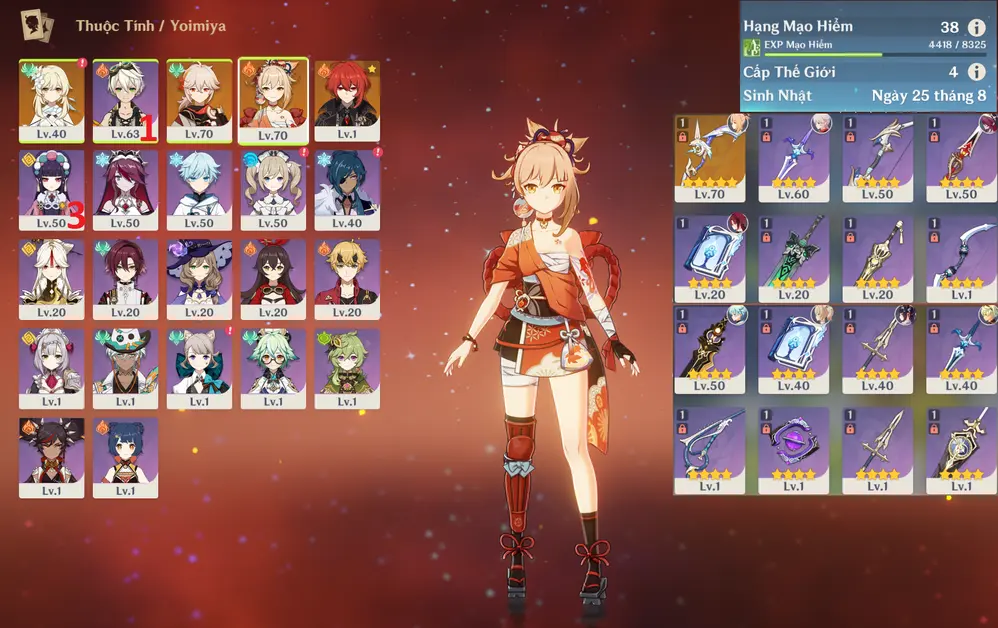Select Ningguang's Lv.20 character card
This screenshot has height=628, width=998.
coord(52,278)
